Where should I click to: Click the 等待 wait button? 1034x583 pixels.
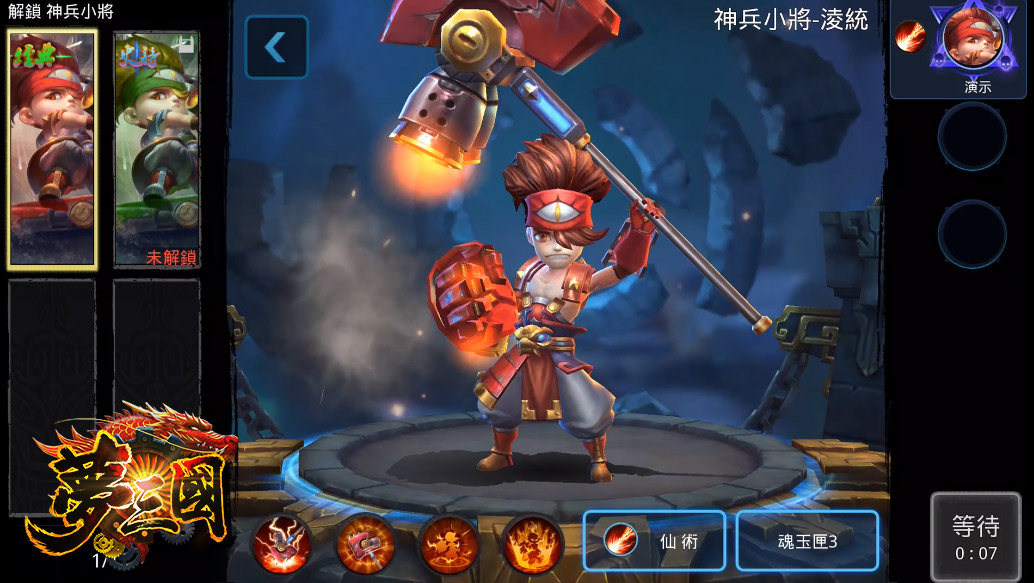coord(975,536)
